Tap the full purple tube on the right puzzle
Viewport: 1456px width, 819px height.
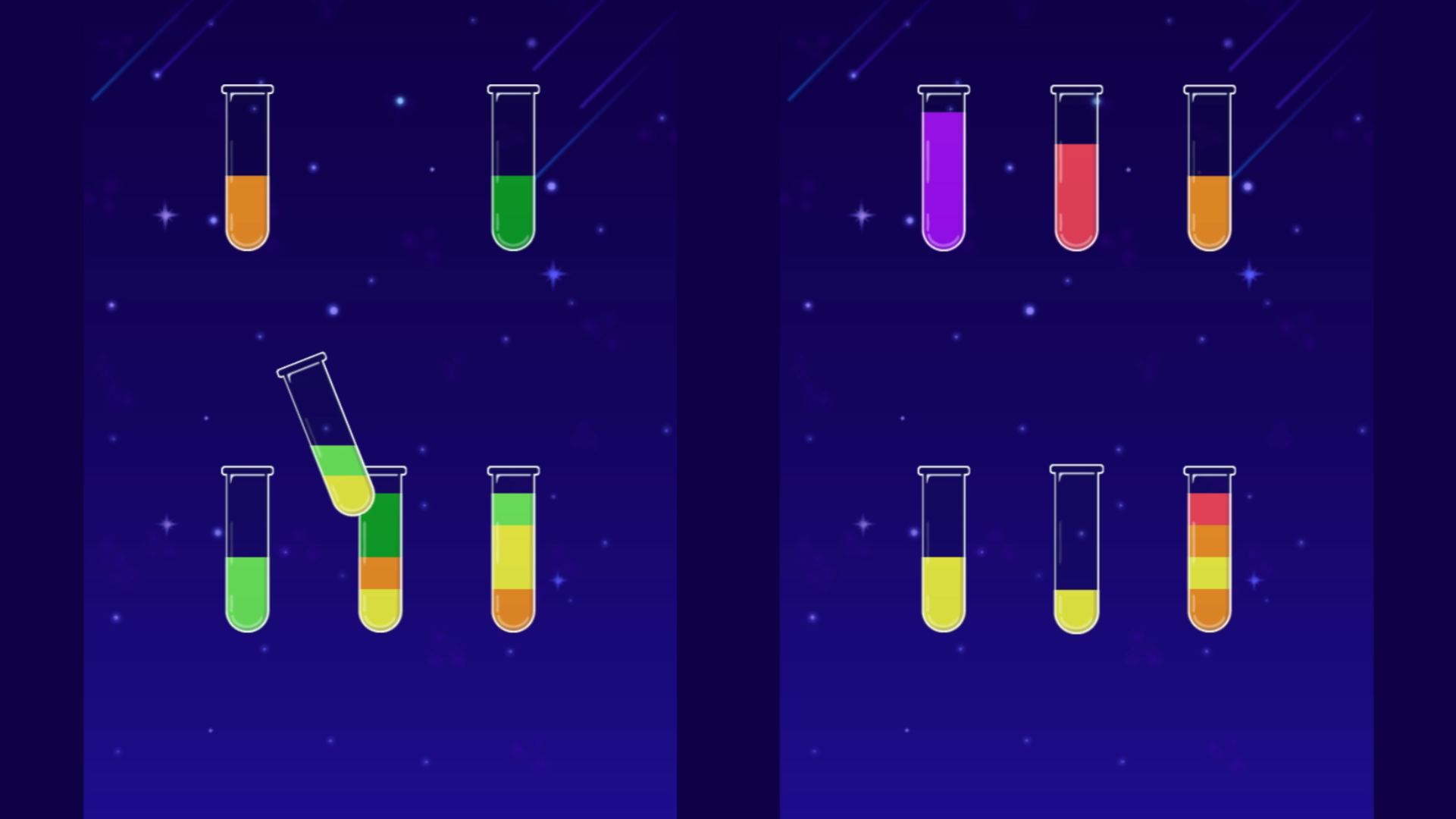click(x=942, y=174)
